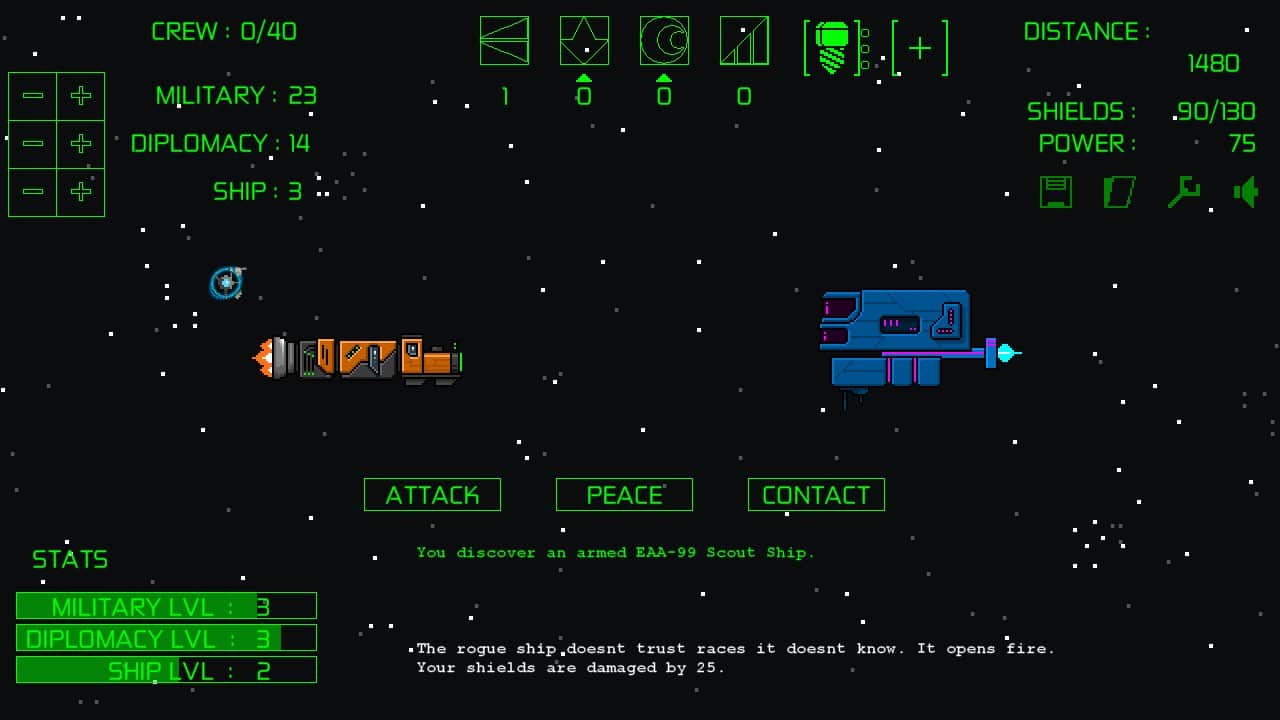Open the load game document icon
This screenshot has height=720, width=1280.
tap(1119, 191)
